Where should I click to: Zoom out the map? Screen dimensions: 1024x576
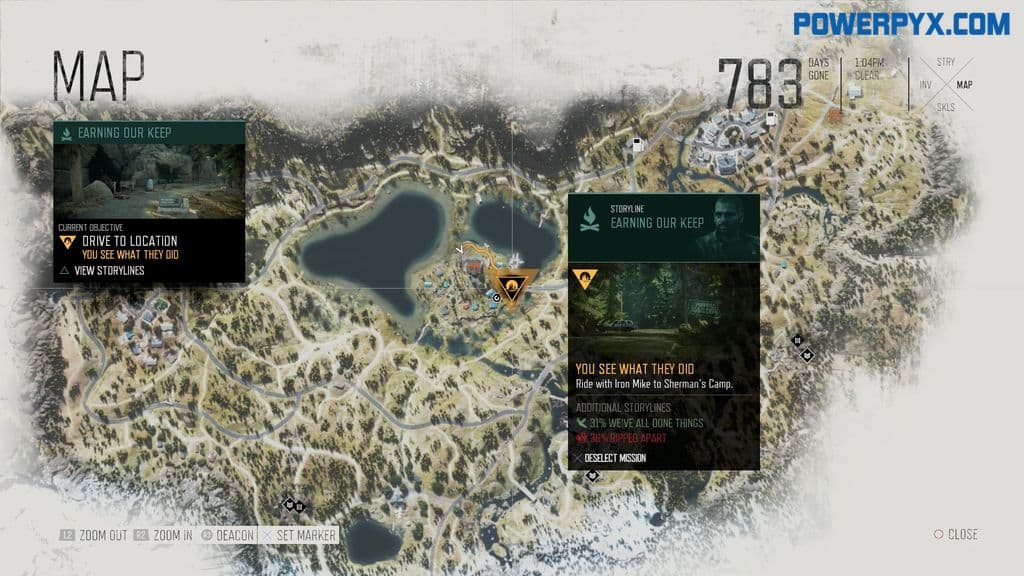95,535
